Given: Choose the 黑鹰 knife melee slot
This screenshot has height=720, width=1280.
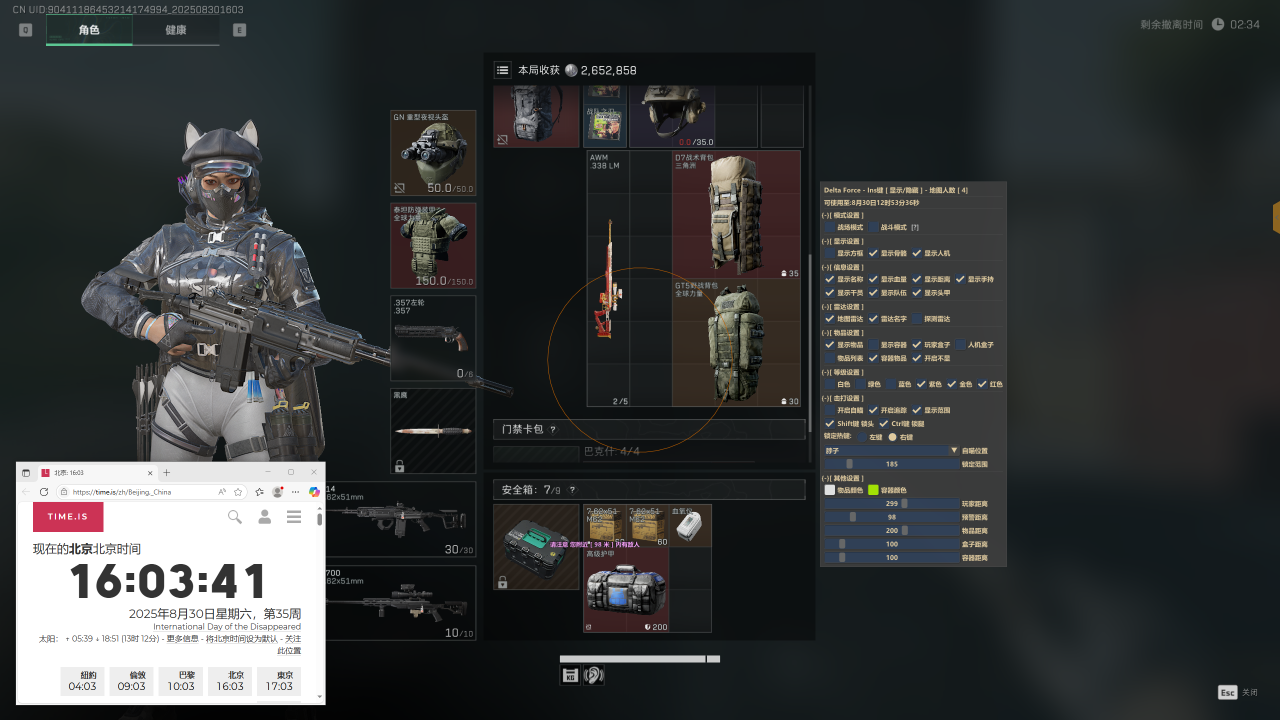Looking at the screenshot, I should click(x=433, y=430).
